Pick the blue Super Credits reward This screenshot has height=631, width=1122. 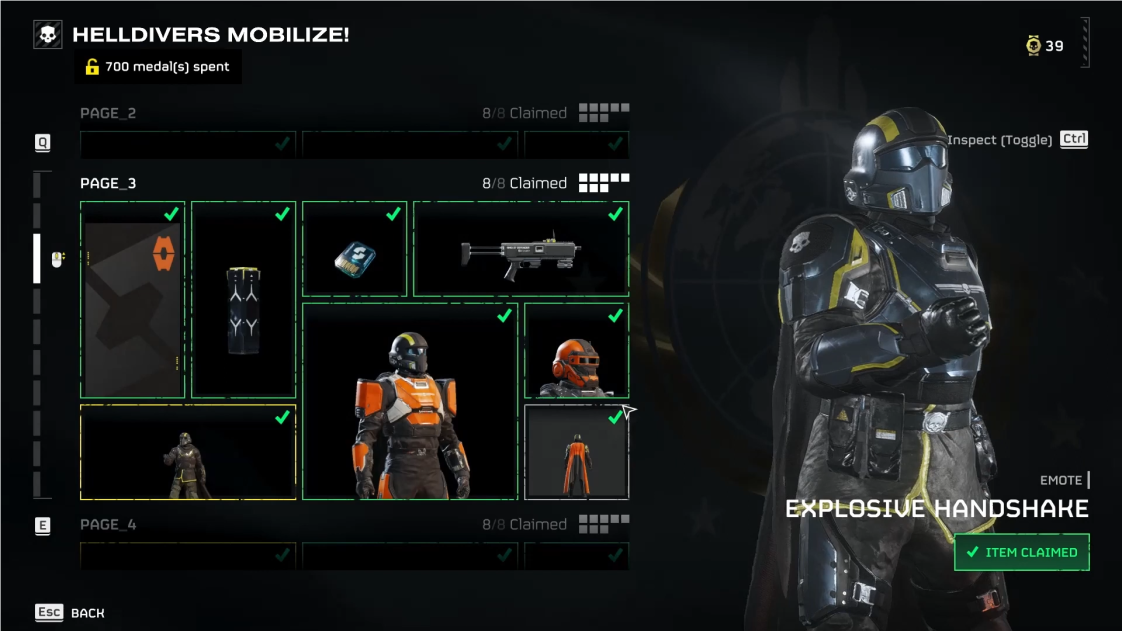pos(354,249)
